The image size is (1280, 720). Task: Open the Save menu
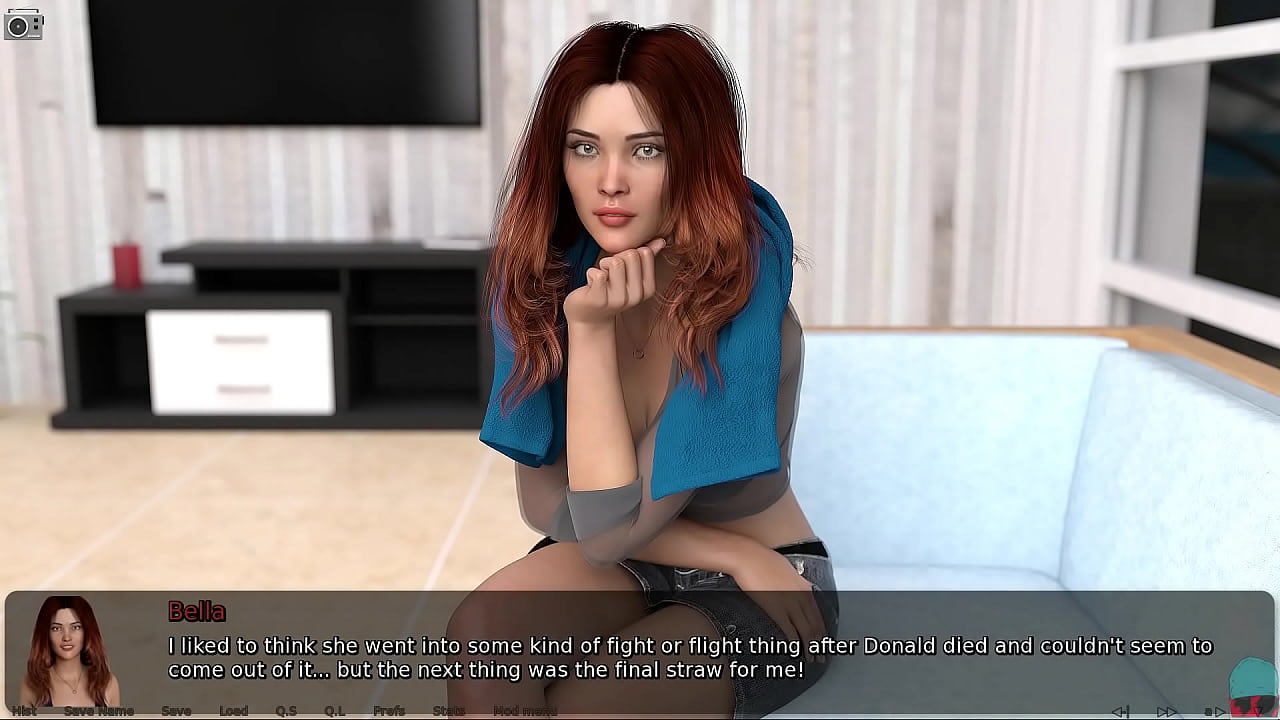tap(176, 711)
